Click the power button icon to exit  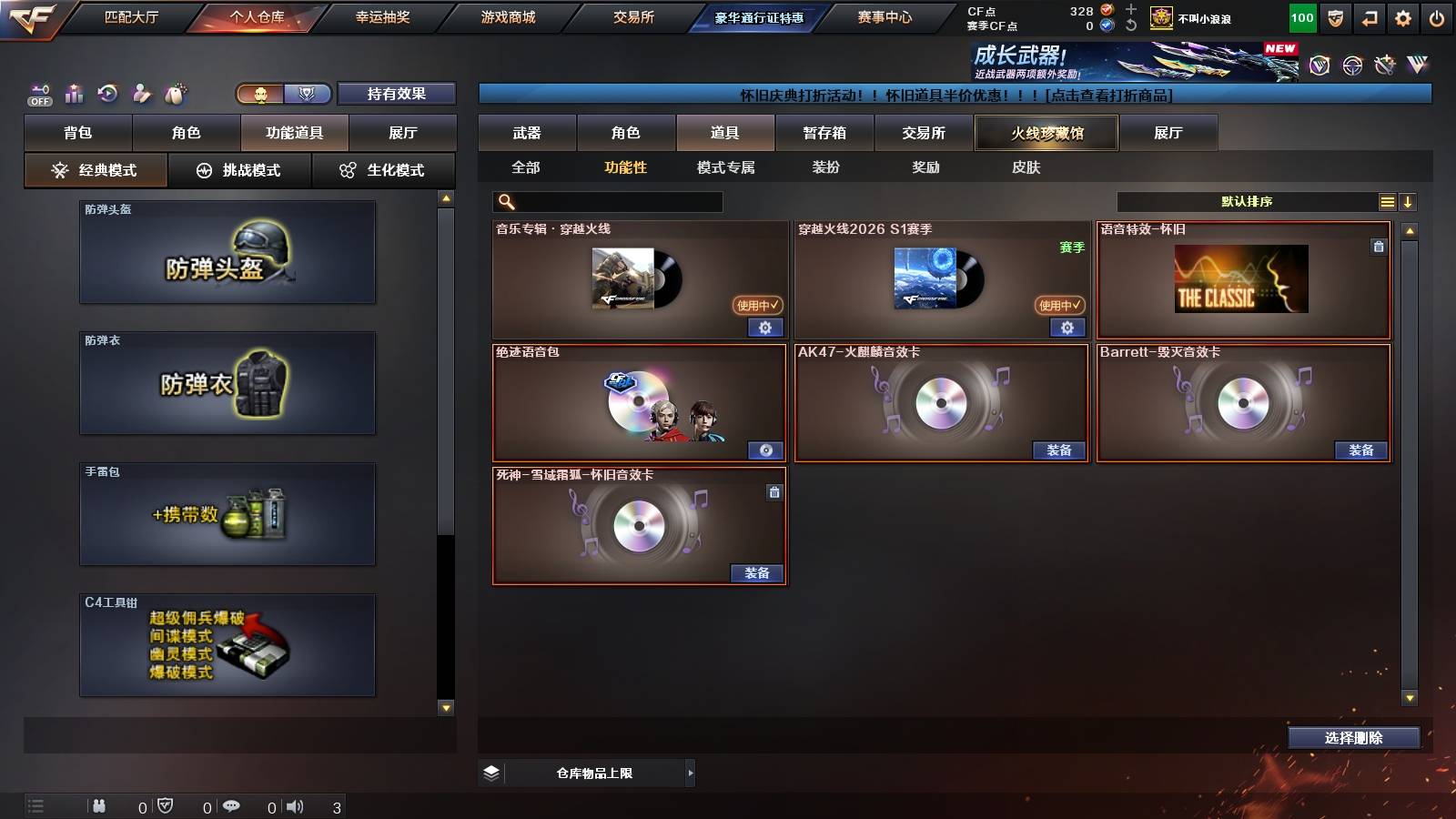point(1436,17)
